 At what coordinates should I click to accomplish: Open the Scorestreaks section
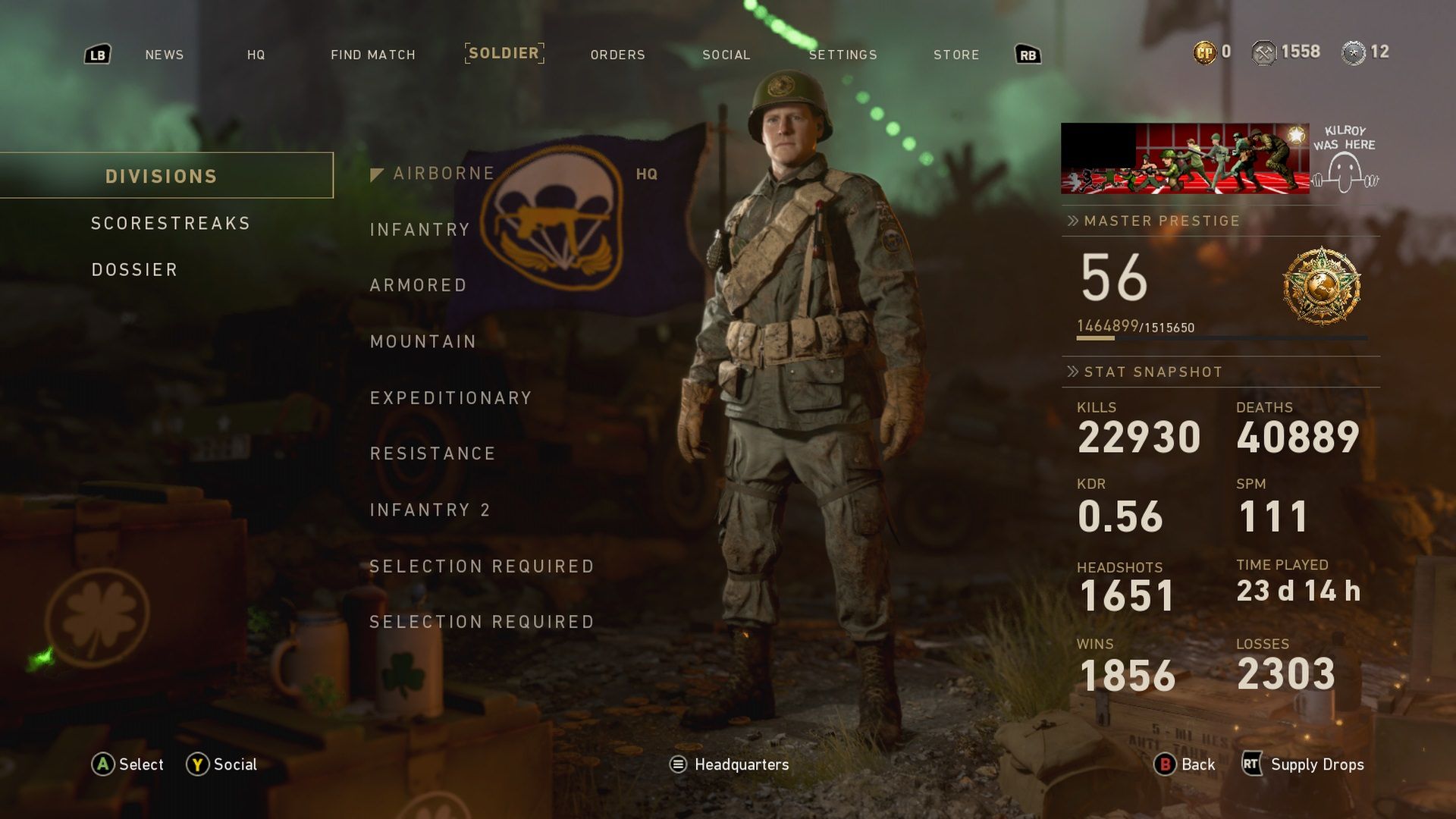coord(170,223)
